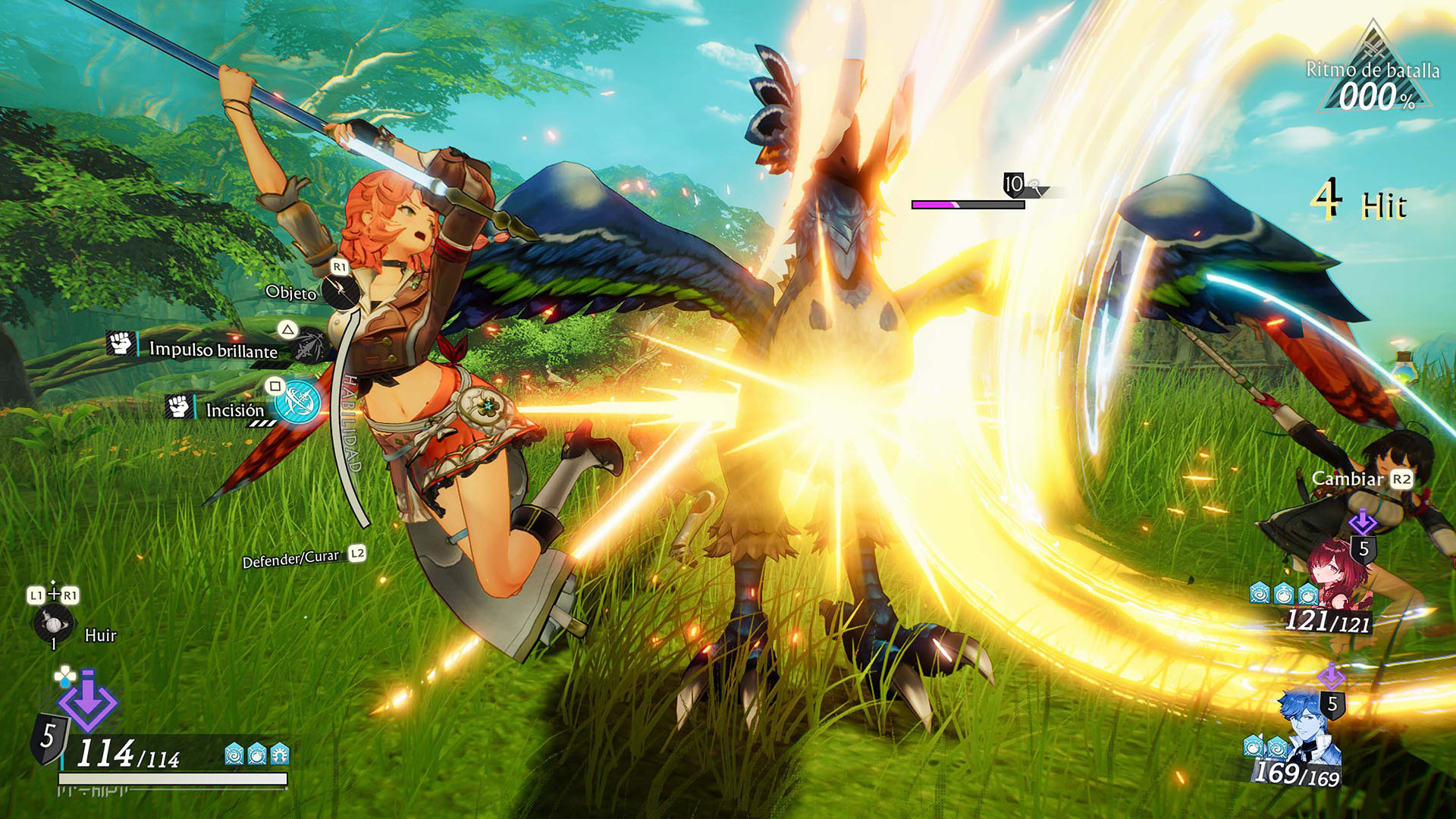Select the red-haired party member portrait

coord(1335,578)
